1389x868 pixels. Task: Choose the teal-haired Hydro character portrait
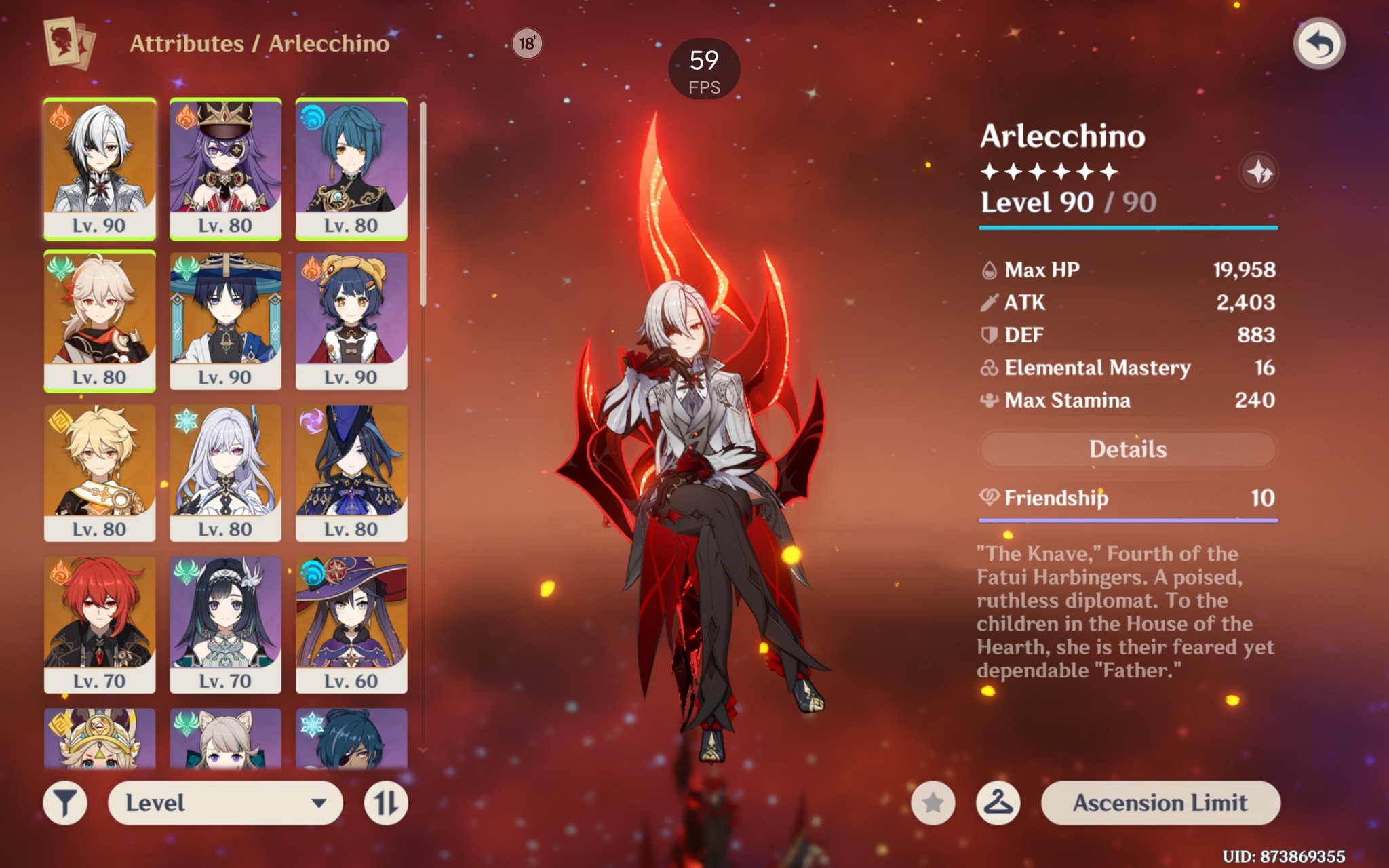point(351,168)
